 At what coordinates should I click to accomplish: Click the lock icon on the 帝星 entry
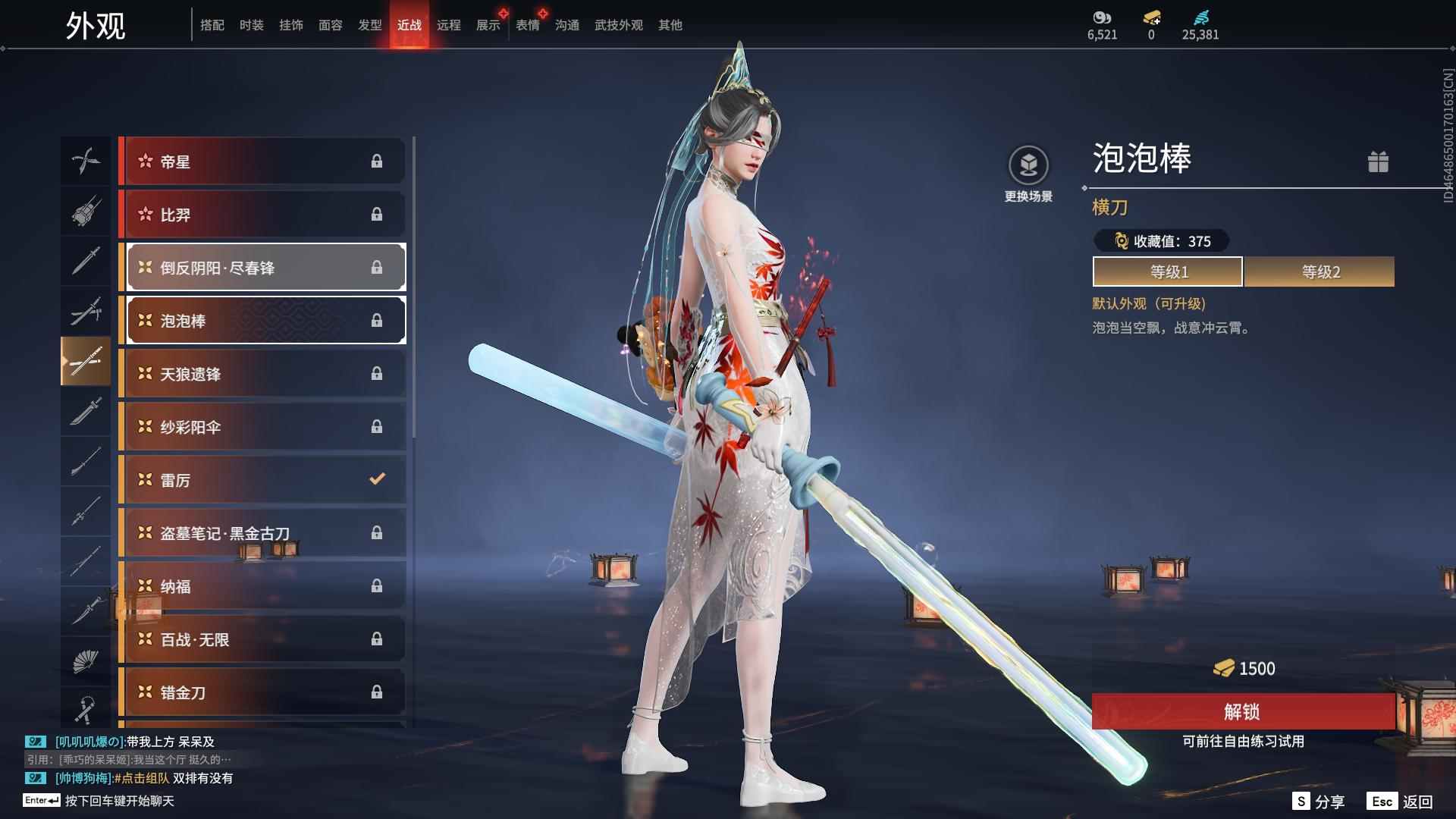377,161
